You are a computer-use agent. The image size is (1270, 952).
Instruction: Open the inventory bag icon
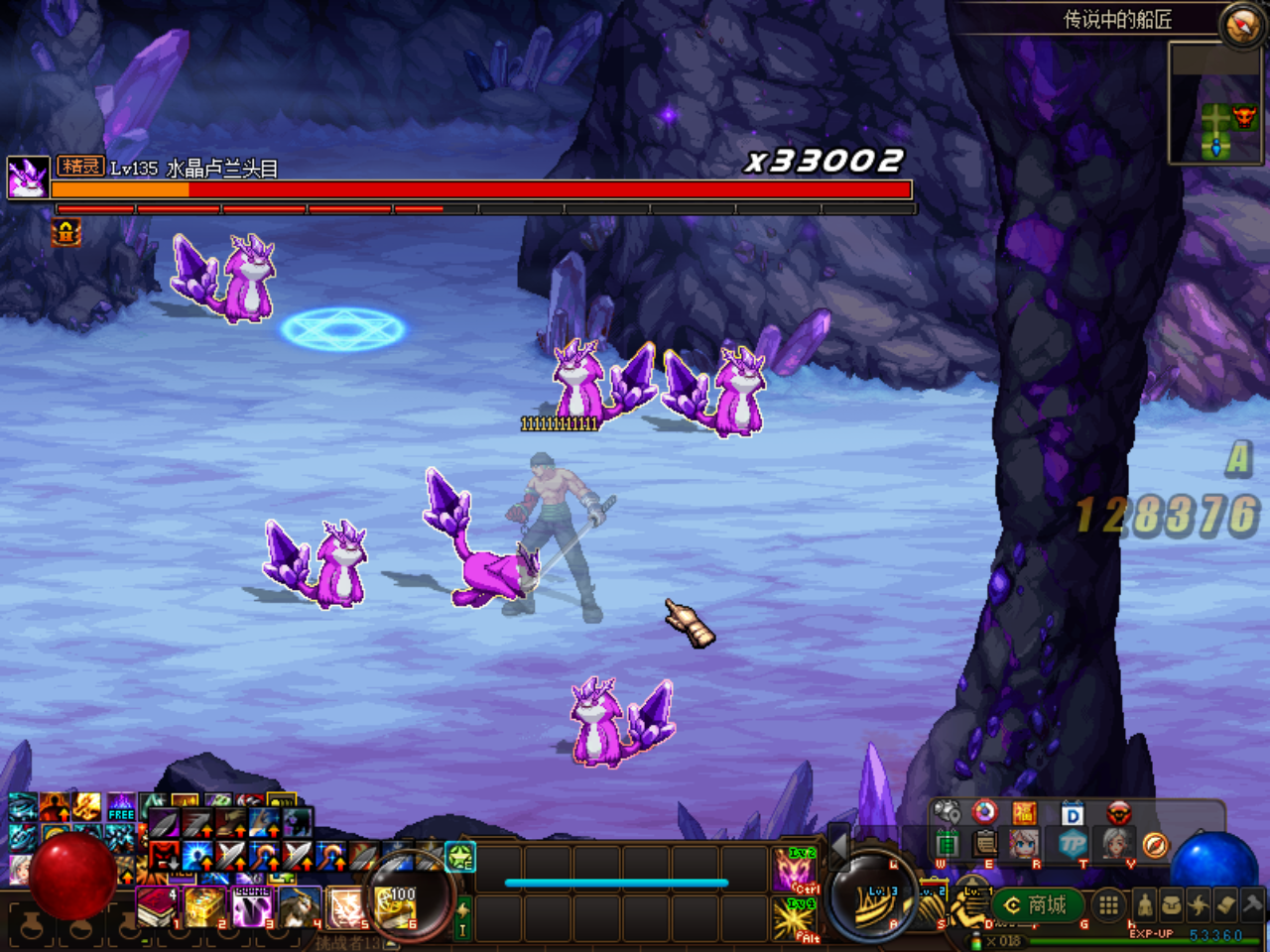(x=1174, y=905)
